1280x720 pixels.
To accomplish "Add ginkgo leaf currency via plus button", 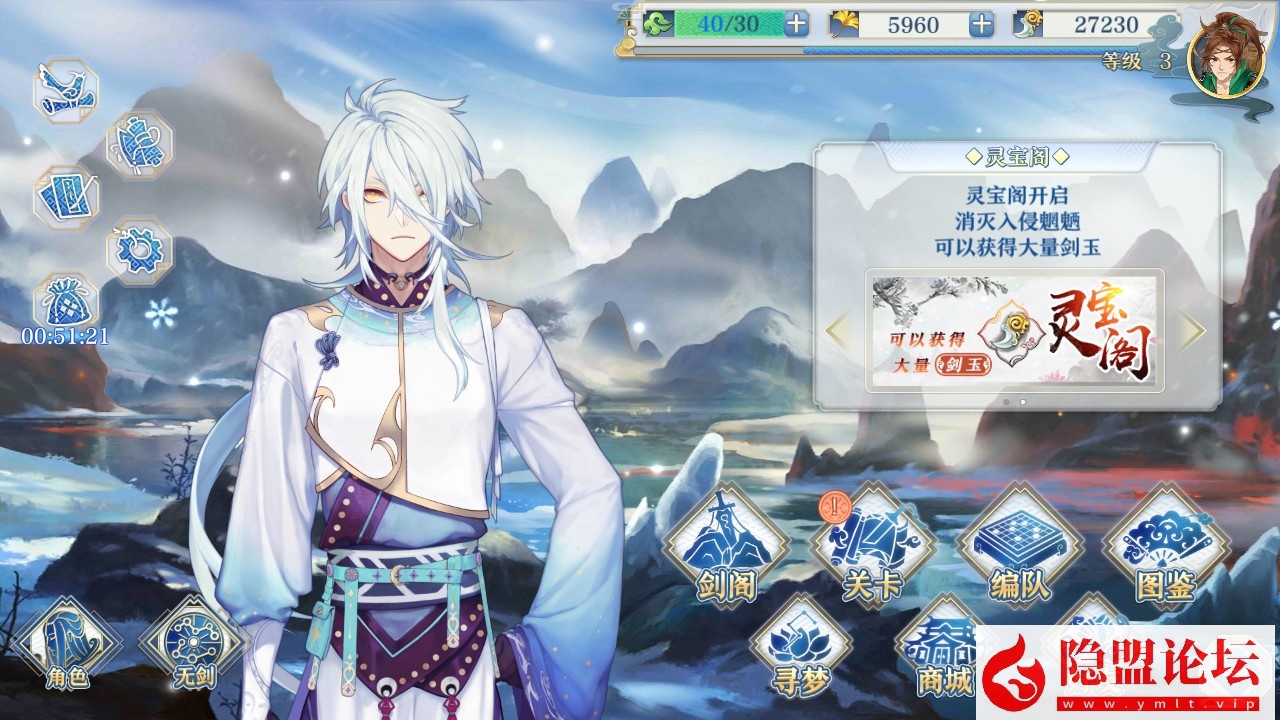I will click(x=982, y=24).
